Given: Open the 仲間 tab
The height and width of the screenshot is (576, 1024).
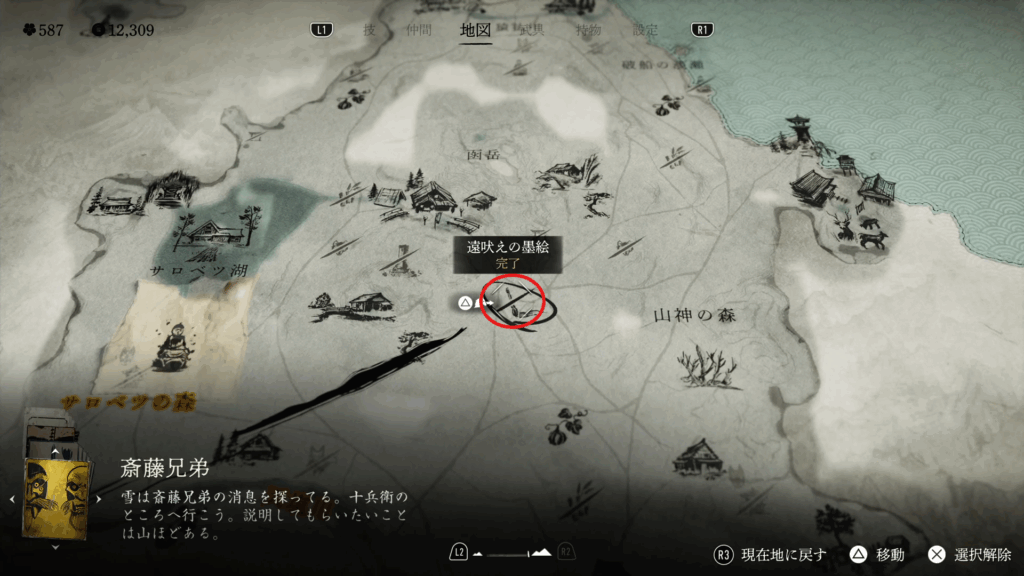Looking at the screenshot, I should point(420,30).
